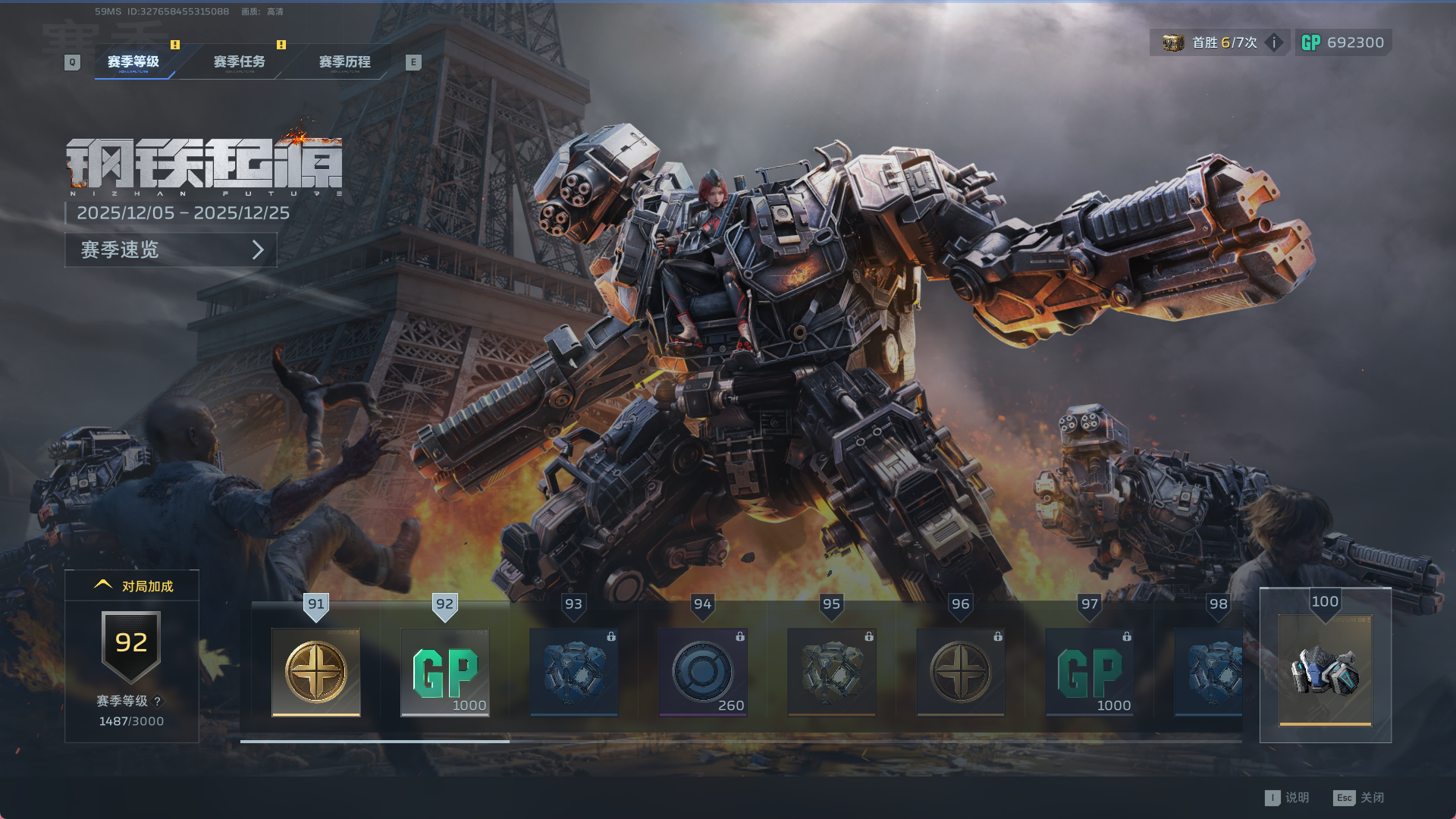Select the 赛季历程 tab
Screen dimensions: 1456x819
coord(344,61)
